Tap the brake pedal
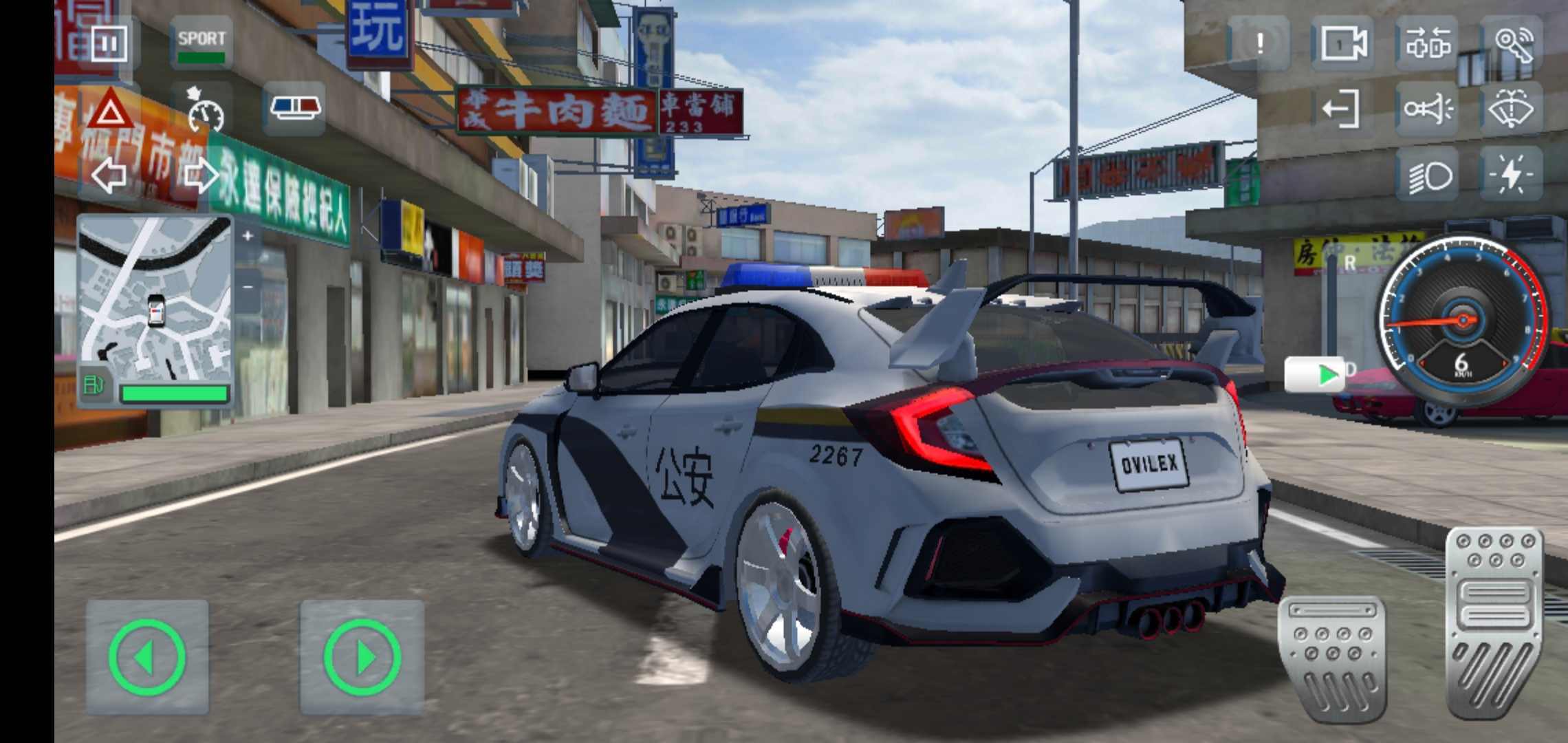Viewport: 1568px width, 743px height. pyautogui.click(x=1331, y=657)
